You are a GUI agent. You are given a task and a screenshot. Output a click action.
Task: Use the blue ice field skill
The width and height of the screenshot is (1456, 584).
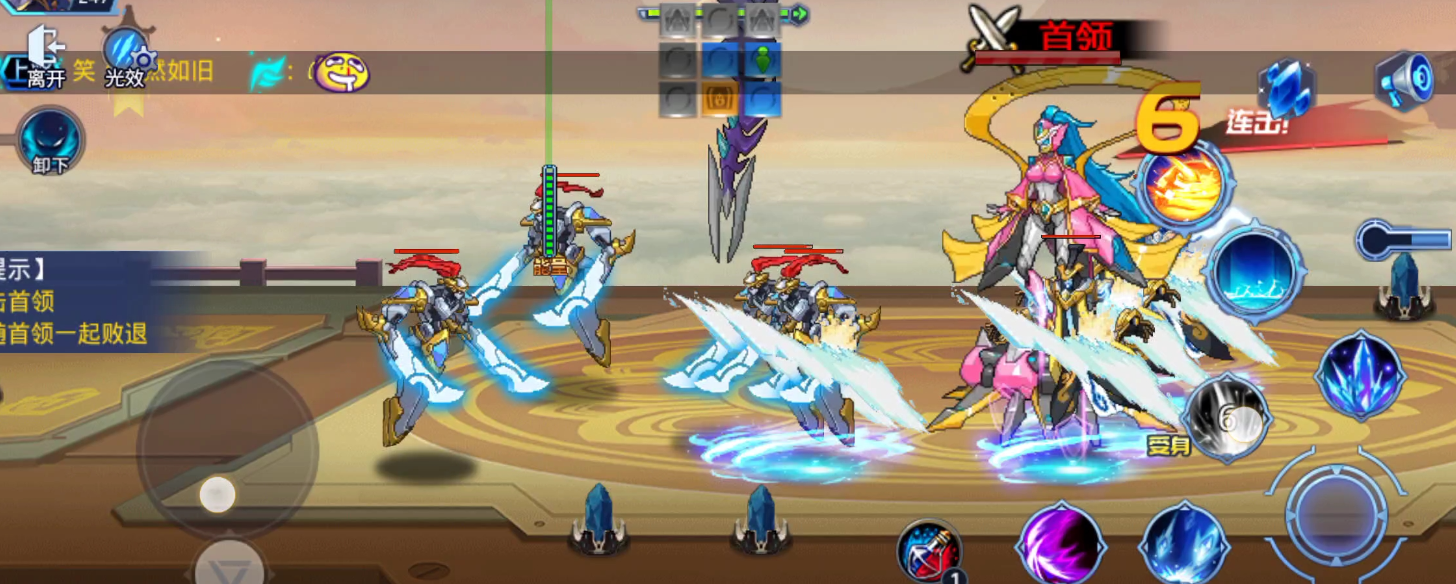pos(1256,270)
